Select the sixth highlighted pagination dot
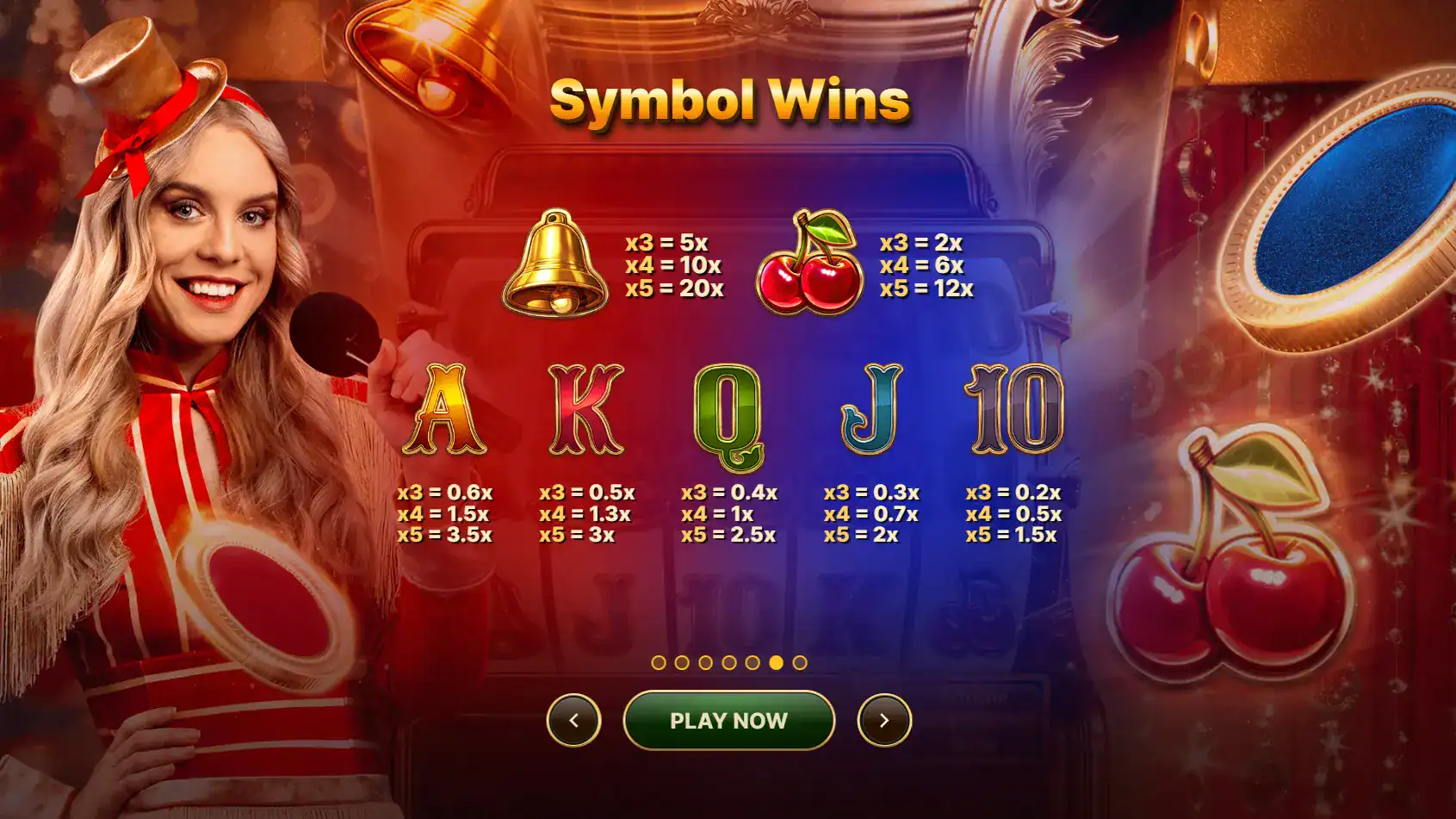Image resolution: width=1456 pixels, height=819 pixels. click(x=776, y=661)
